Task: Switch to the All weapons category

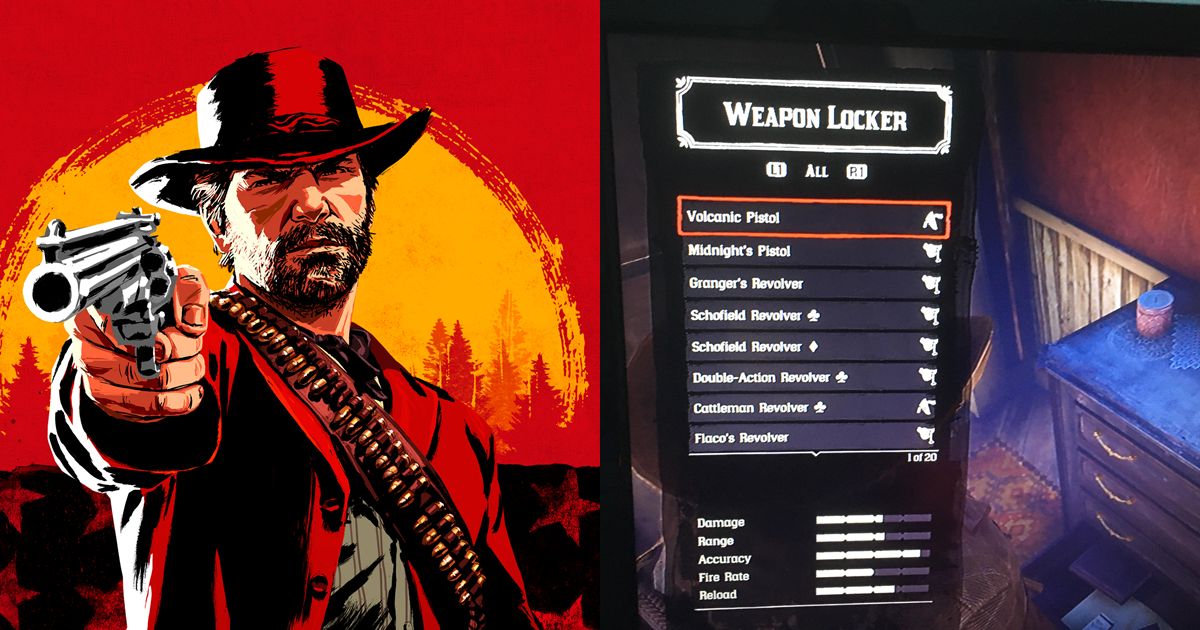Action: coord(817,171)
